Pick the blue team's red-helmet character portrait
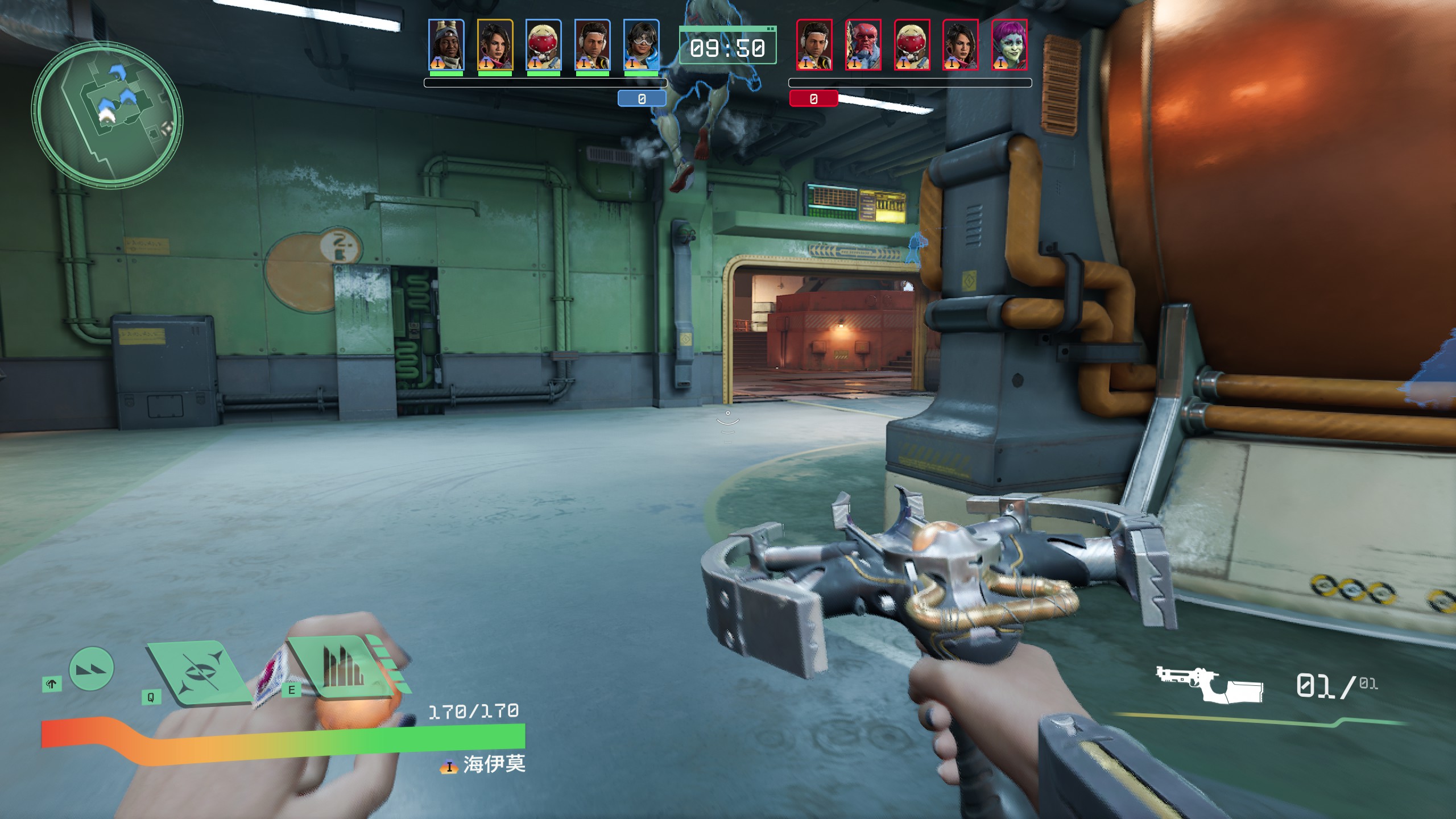 click(x=543, y=45)
